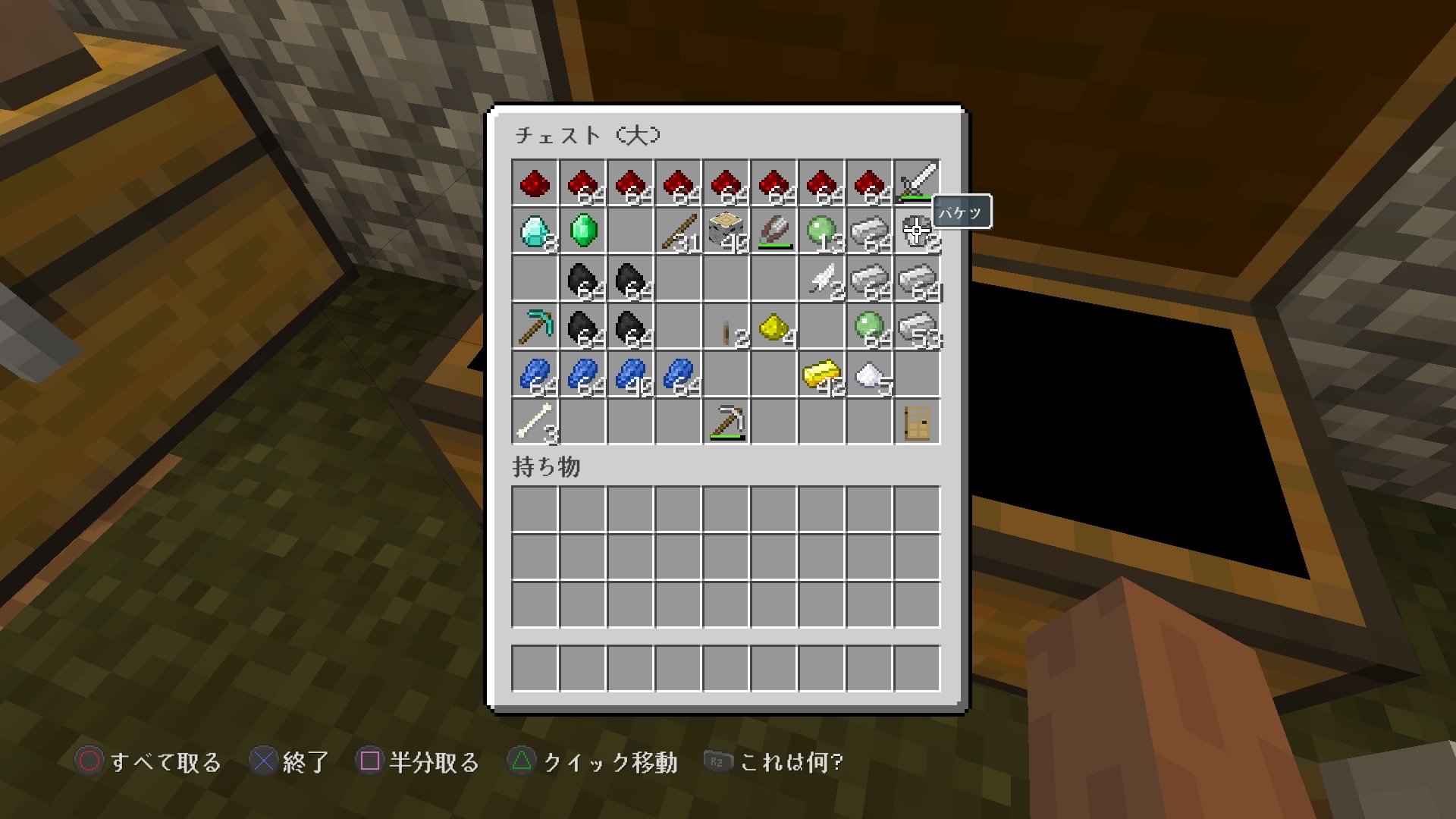Select the sugar pile slot
Screen dimensions: 1456x819
869,374
